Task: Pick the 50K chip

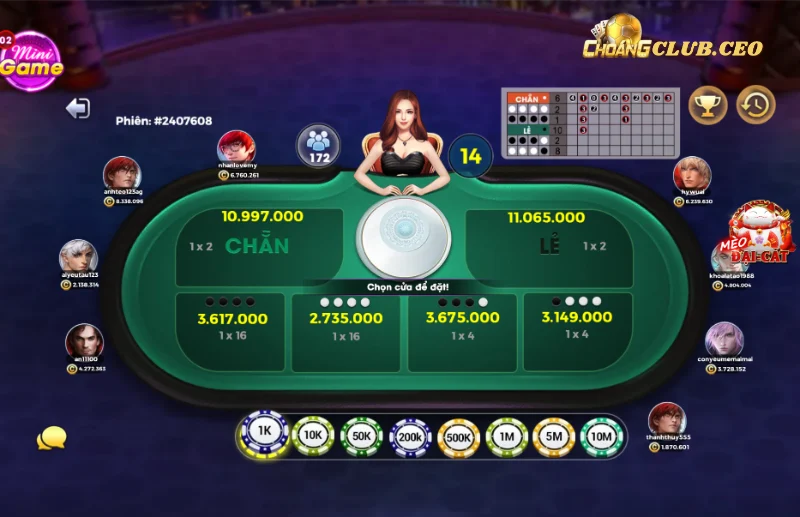Action: point(361,437)
